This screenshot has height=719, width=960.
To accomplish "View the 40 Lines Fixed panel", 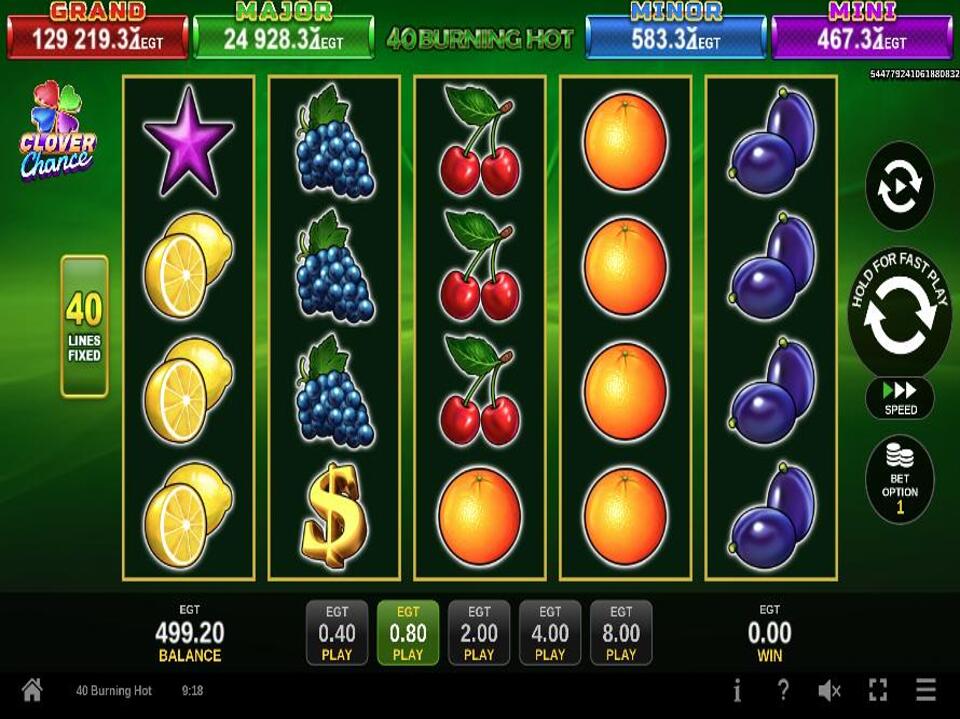I will (84, 326).
